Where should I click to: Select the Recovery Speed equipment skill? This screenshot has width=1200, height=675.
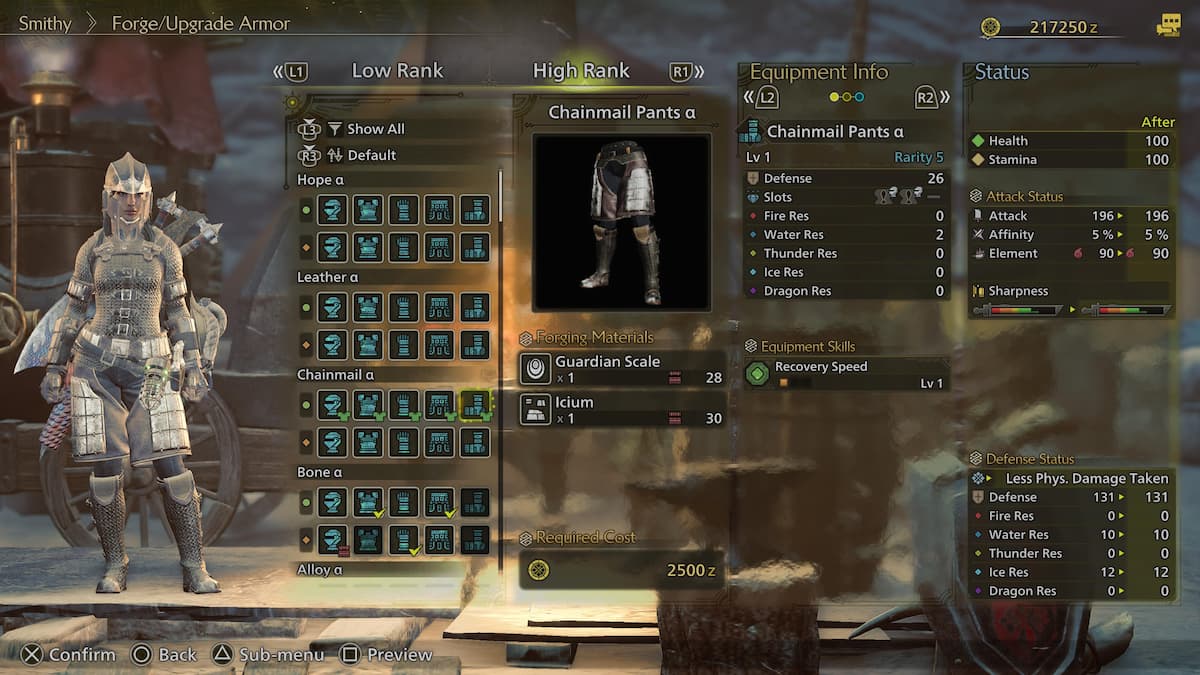(846, 374)
